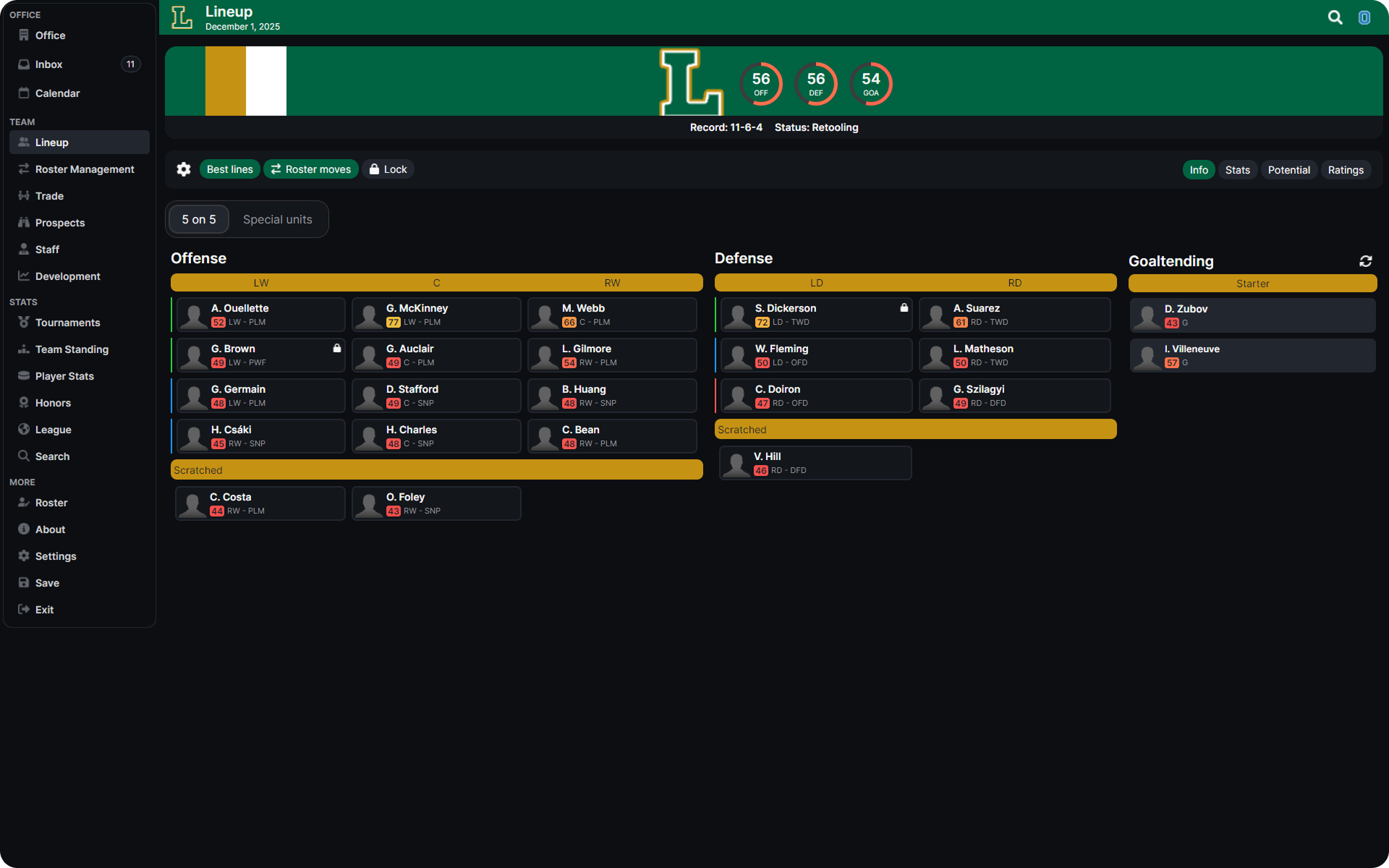Click the search magnifier in the green header
The image size is (1389, 868).
(x=1335, y=17)
